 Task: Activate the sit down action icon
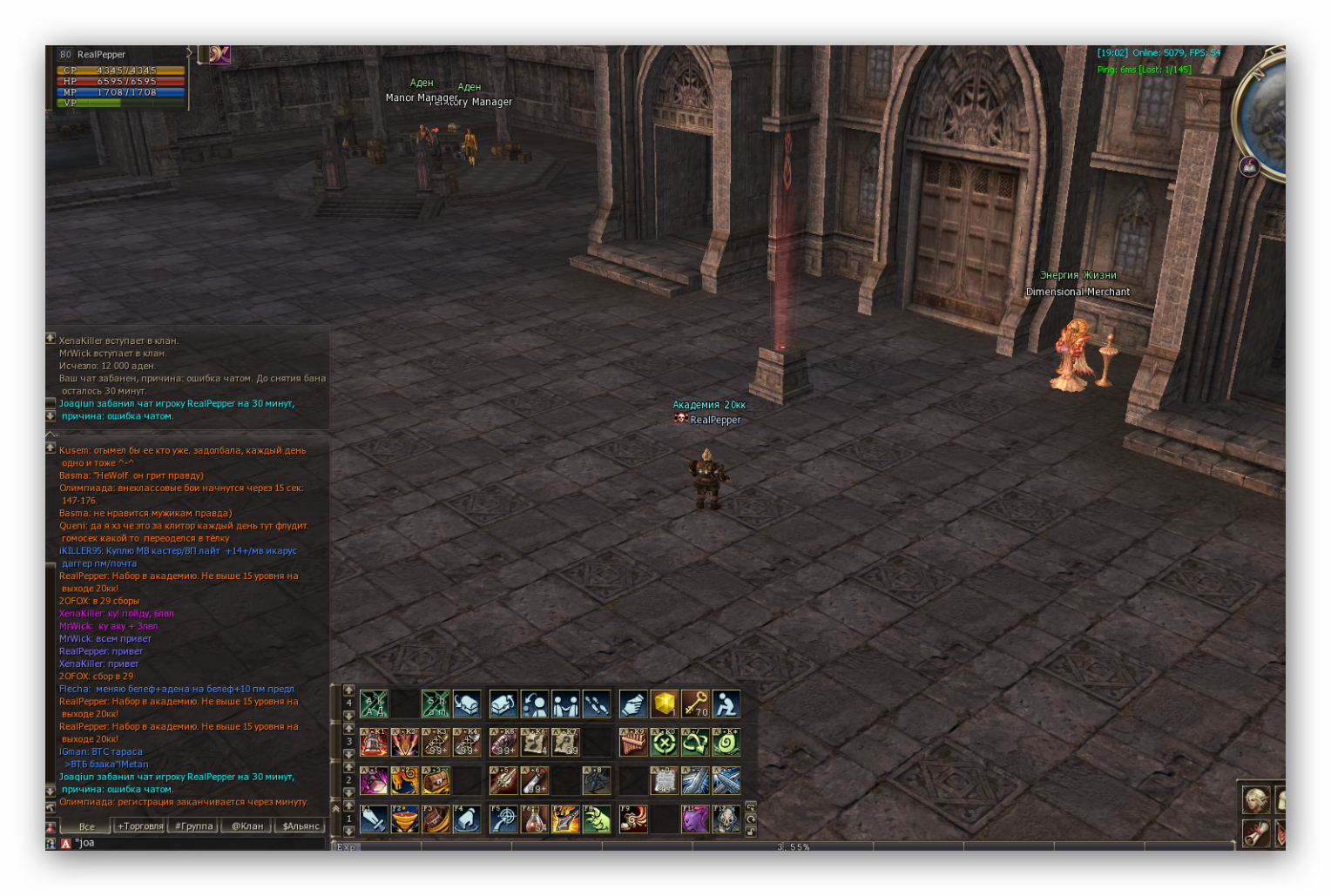(726, 704)
